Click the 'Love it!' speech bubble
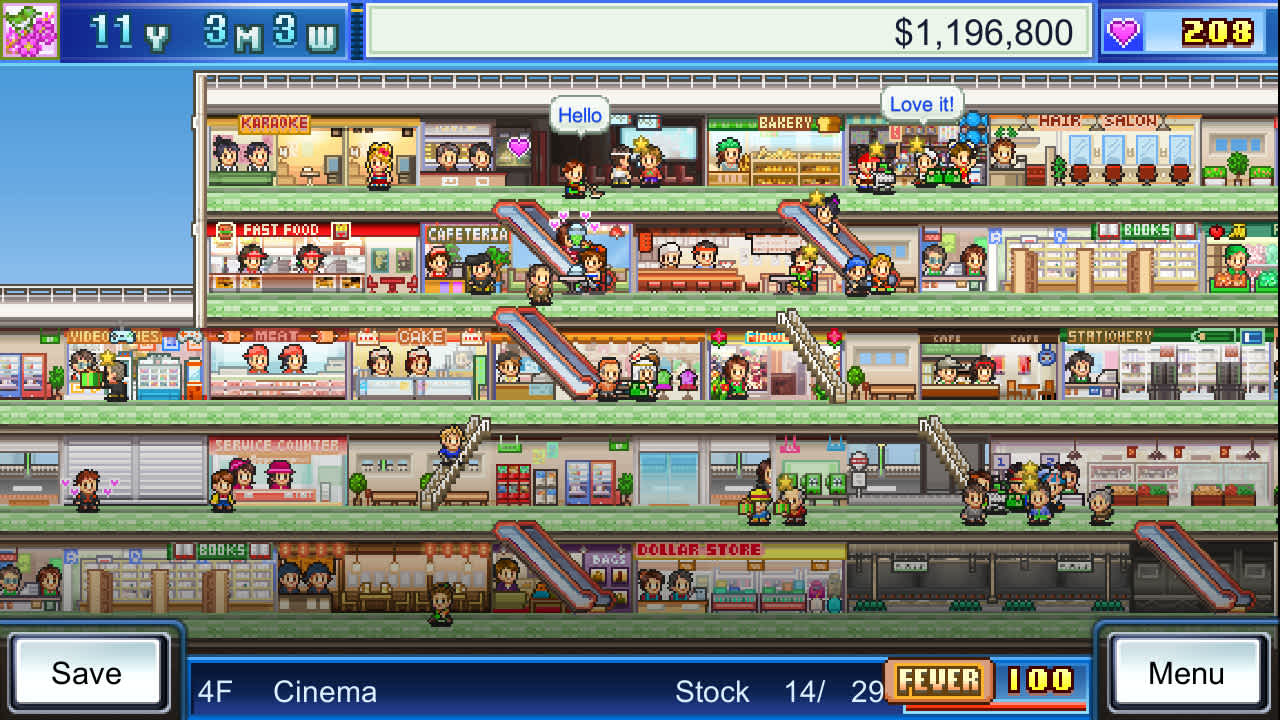Screen dimensions: 1280x720 pos(920,104)
